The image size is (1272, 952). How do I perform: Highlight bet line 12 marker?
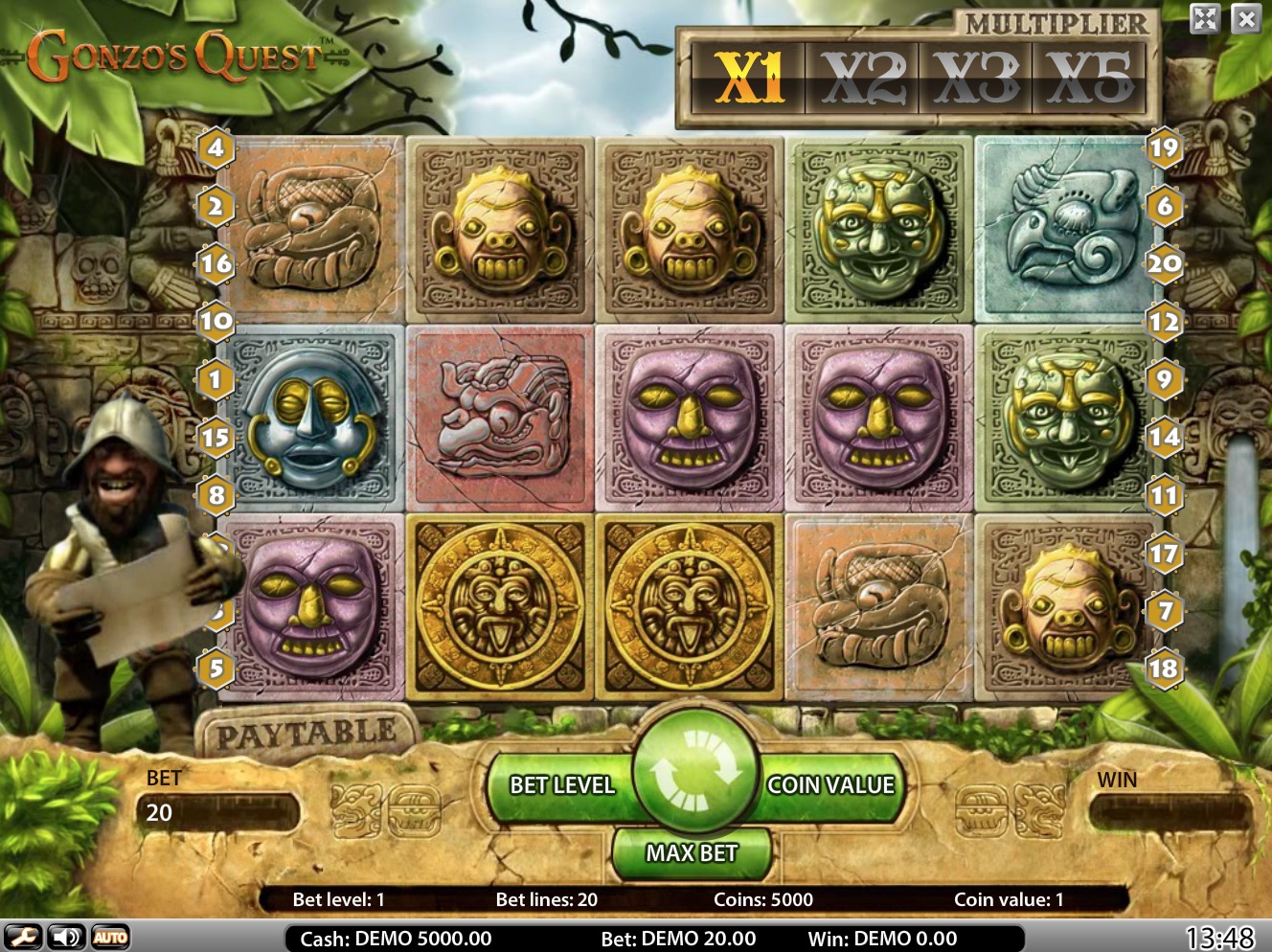(1164, 322)
